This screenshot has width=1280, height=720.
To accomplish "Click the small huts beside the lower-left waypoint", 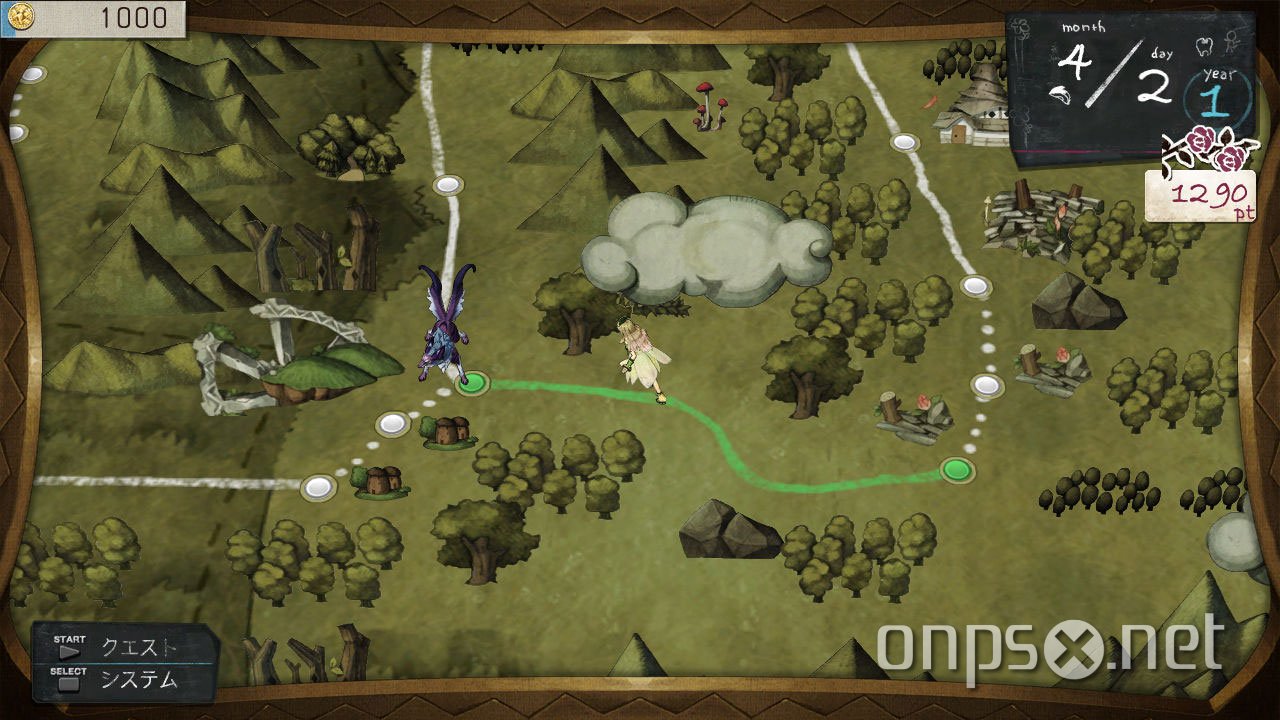I will (x=383, y=483).
